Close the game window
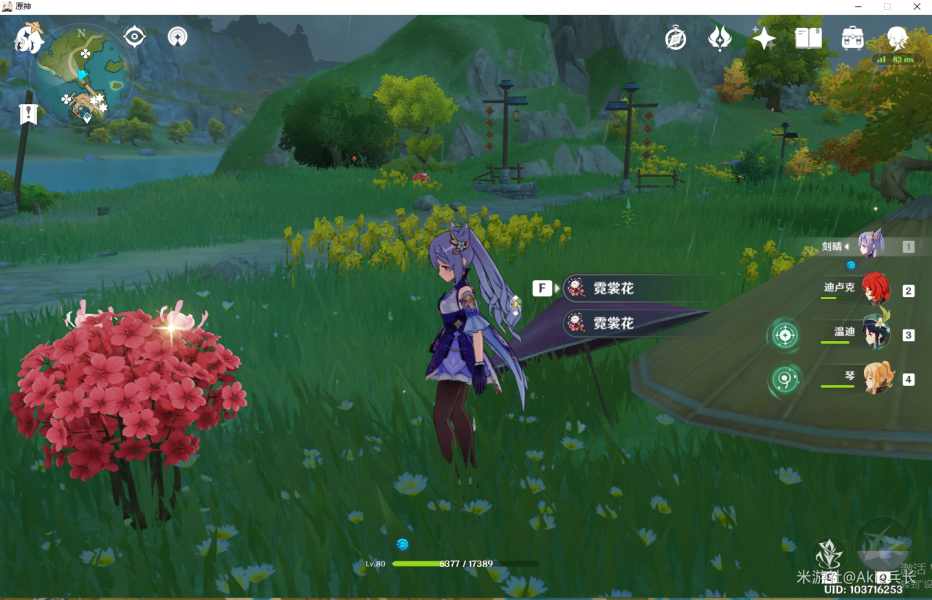The image size is (932, 600). pos(917,7)
